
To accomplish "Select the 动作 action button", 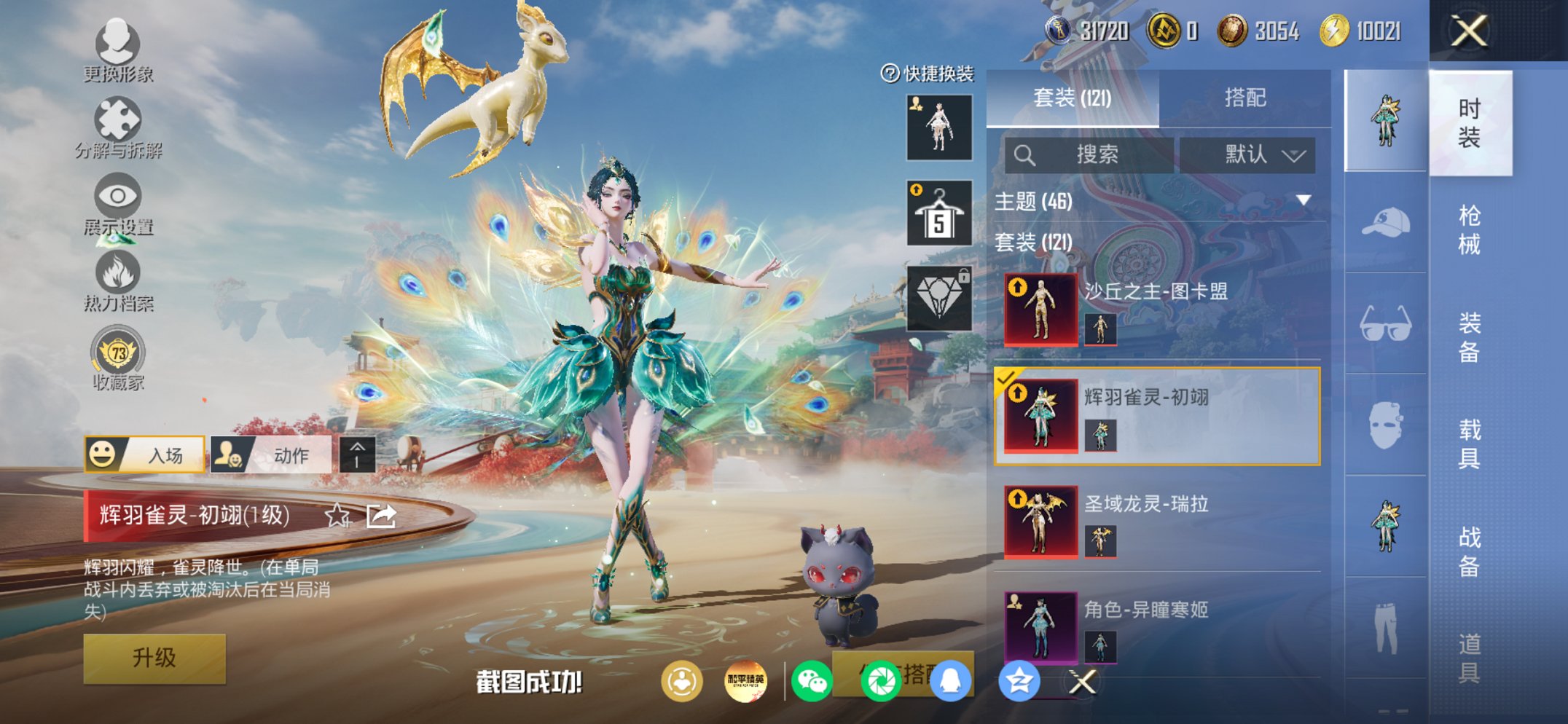I will point(270,455).
